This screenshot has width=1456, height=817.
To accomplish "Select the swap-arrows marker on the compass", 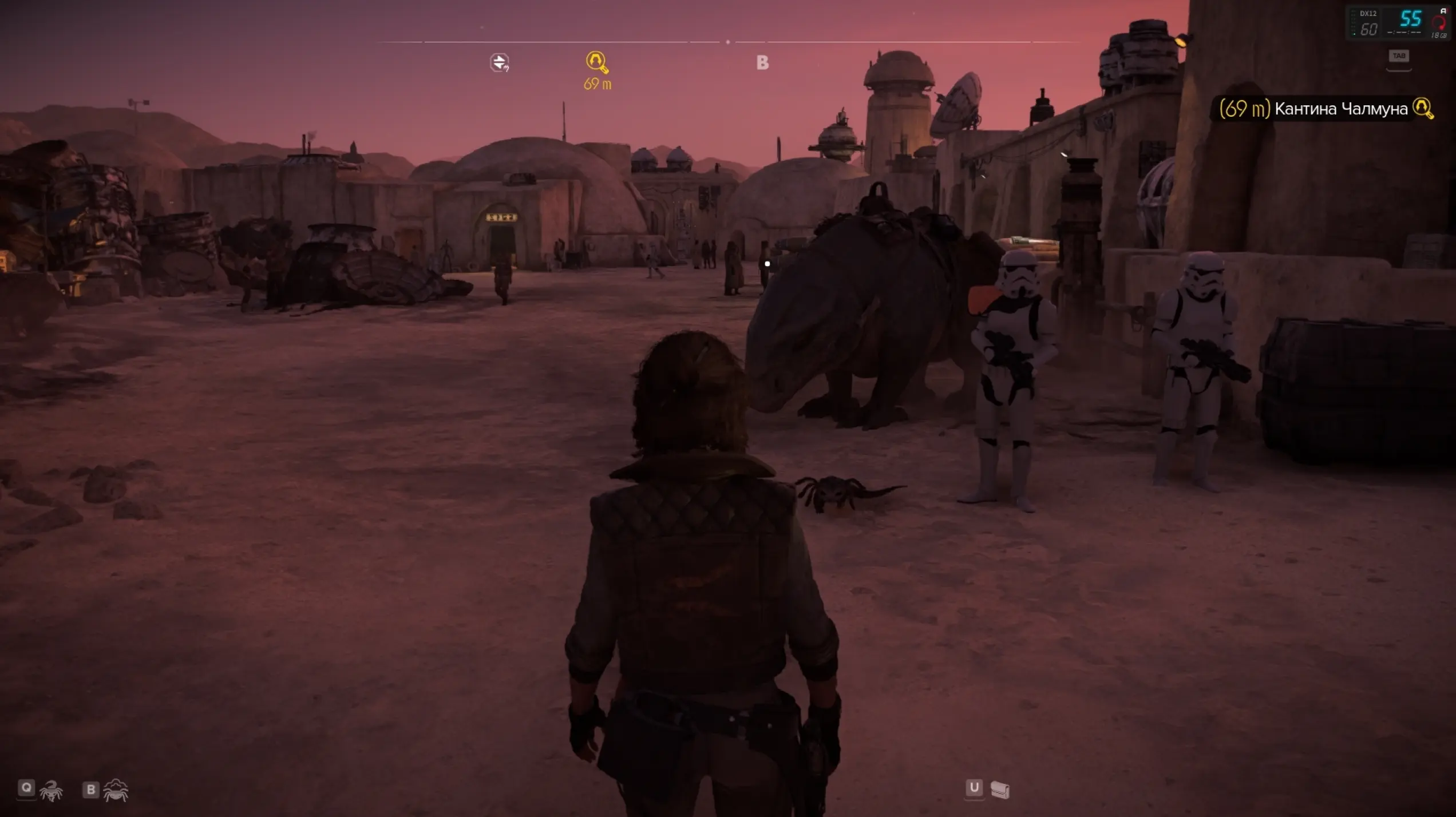I will point(499,62).
